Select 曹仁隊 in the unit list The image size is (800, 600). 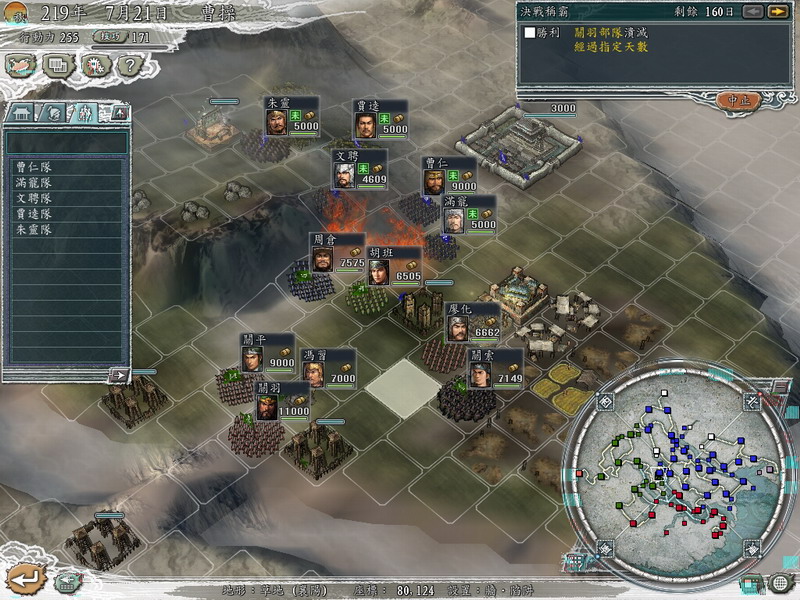[34, 167]
